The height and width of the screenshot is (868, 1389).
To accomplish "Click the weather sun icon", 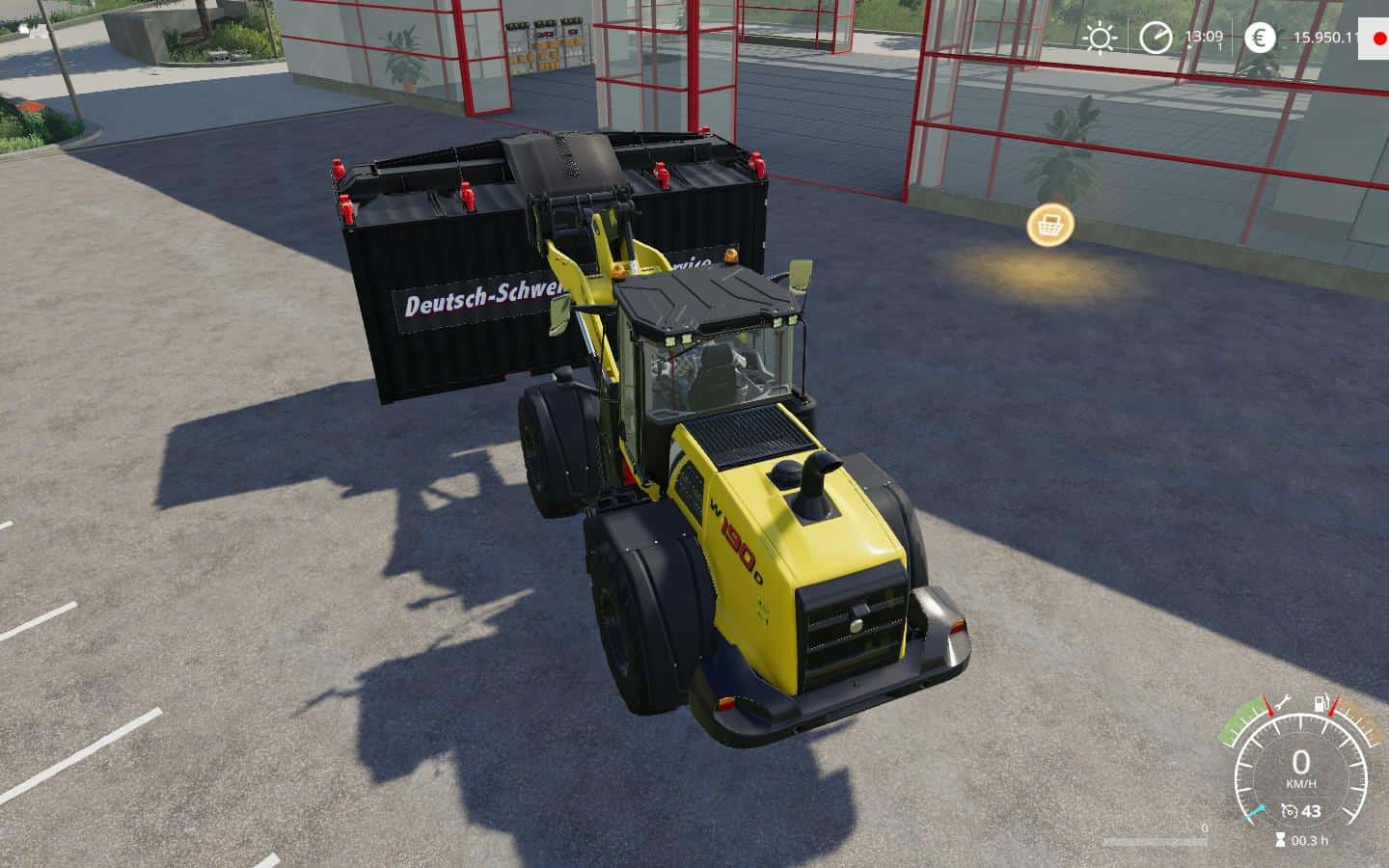I will tap(1098, 39).
